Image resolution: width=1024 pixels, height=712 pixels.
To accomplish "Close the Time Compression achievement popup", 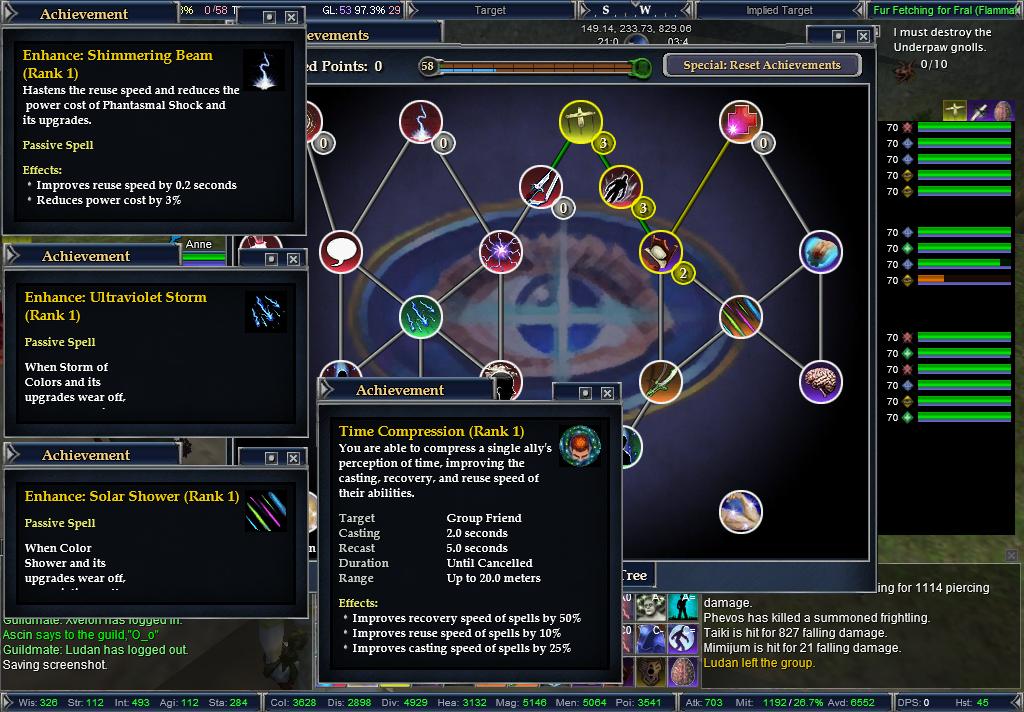I will click(609, 393).
